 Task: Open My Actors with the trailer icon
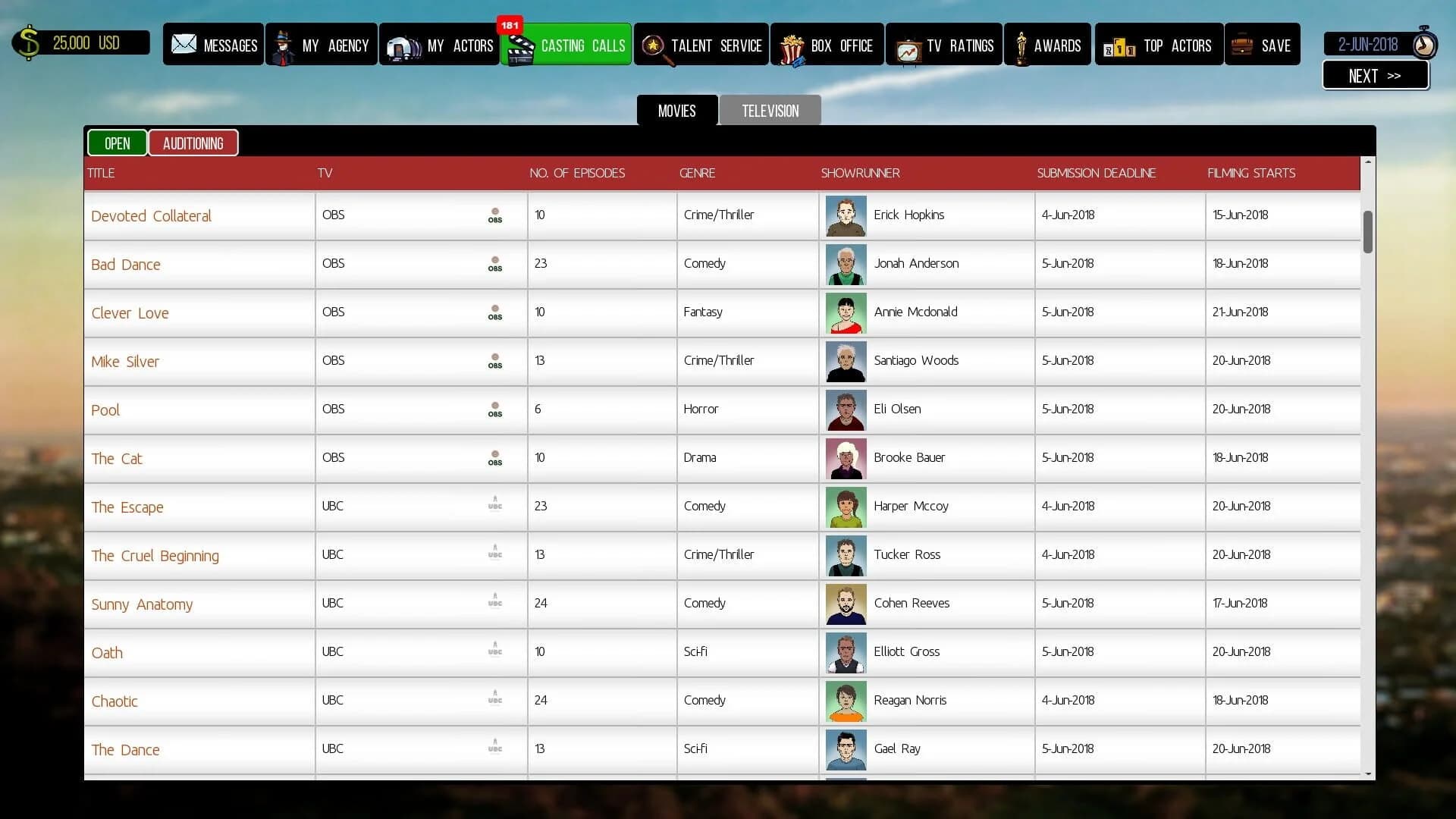[x=401, y=44]
